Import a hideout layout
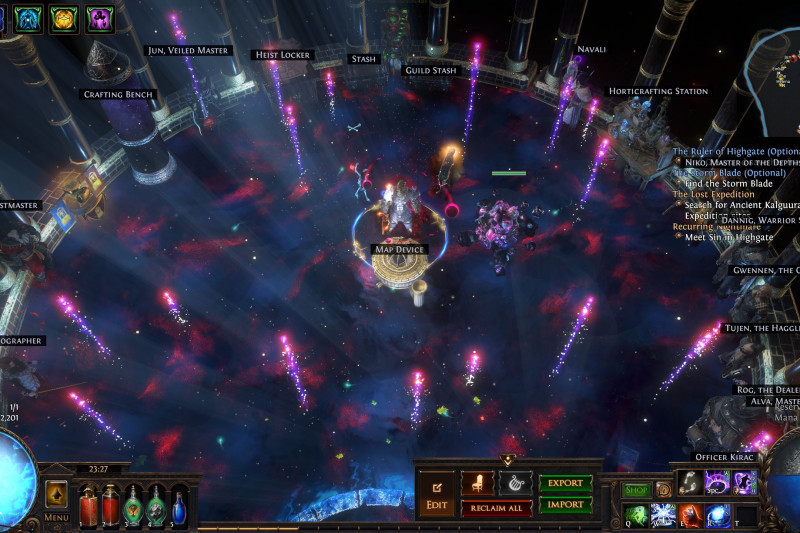The image size is (800, 533). click(567, 505)
